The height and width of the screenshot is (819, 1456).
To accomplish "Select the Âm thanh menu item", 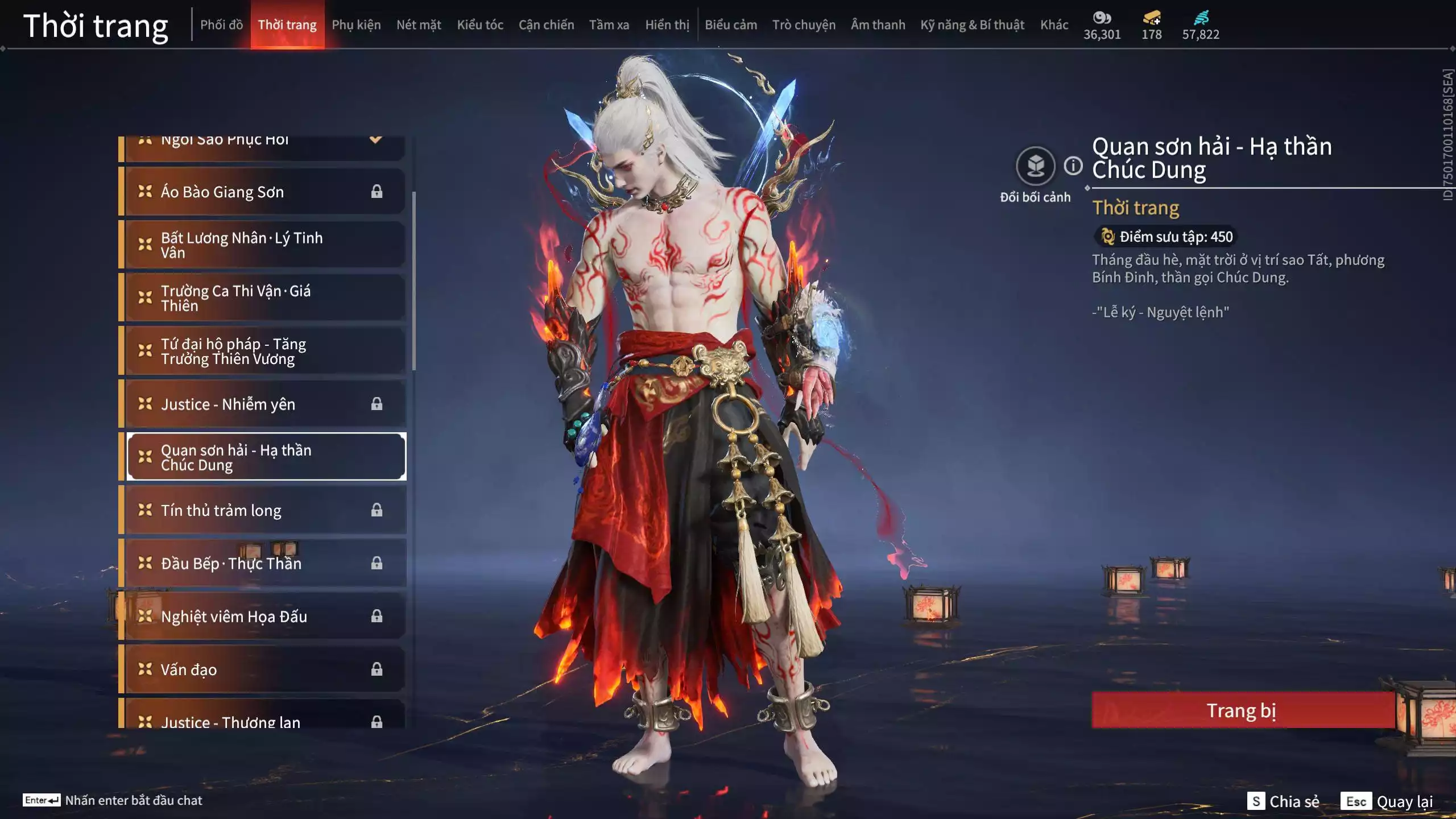I will 878,24.
